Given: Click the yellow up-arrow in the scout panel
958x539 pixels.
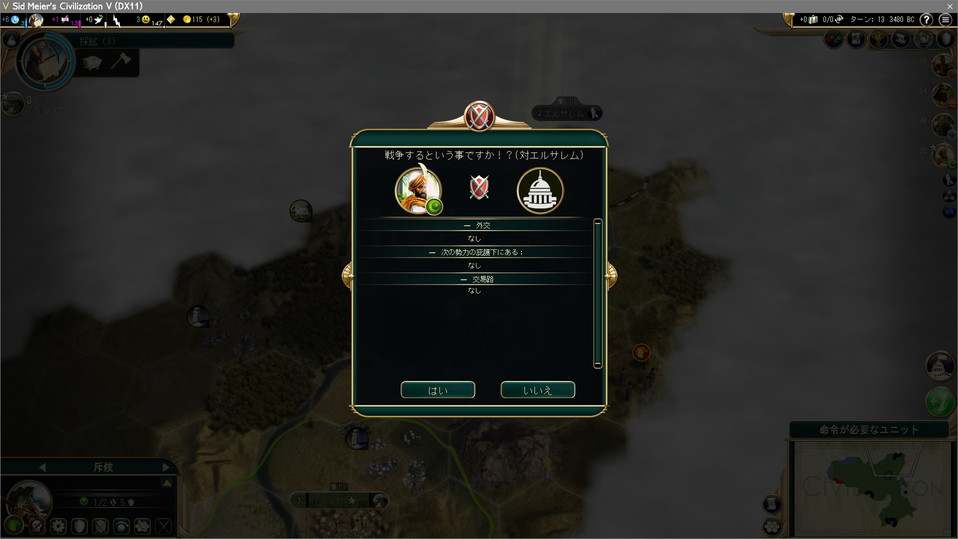Looking at the screenshot, I should (167, 484).
